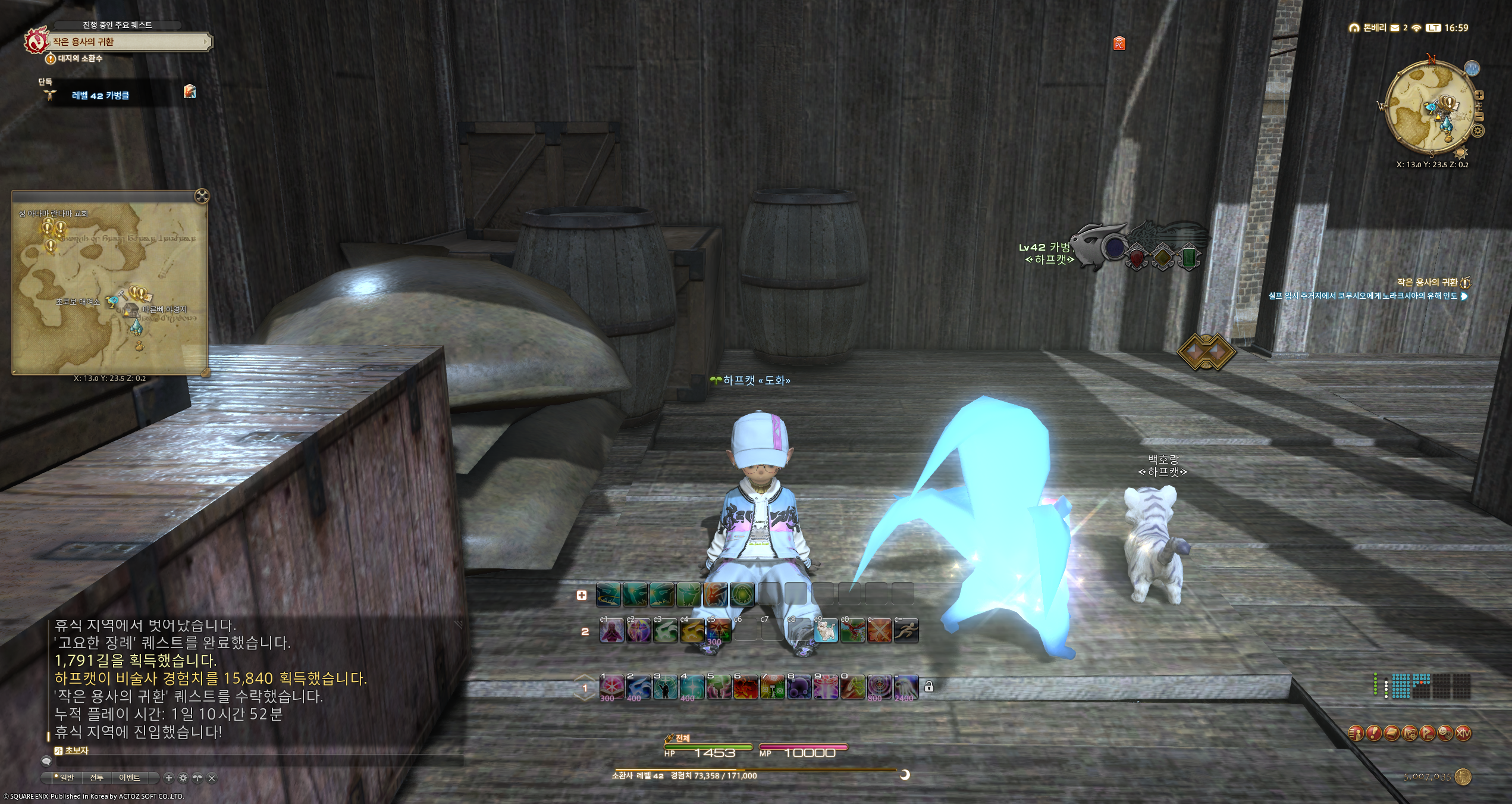Open minimap settings via the gear icon
1512x804 pixels.
1478,131
